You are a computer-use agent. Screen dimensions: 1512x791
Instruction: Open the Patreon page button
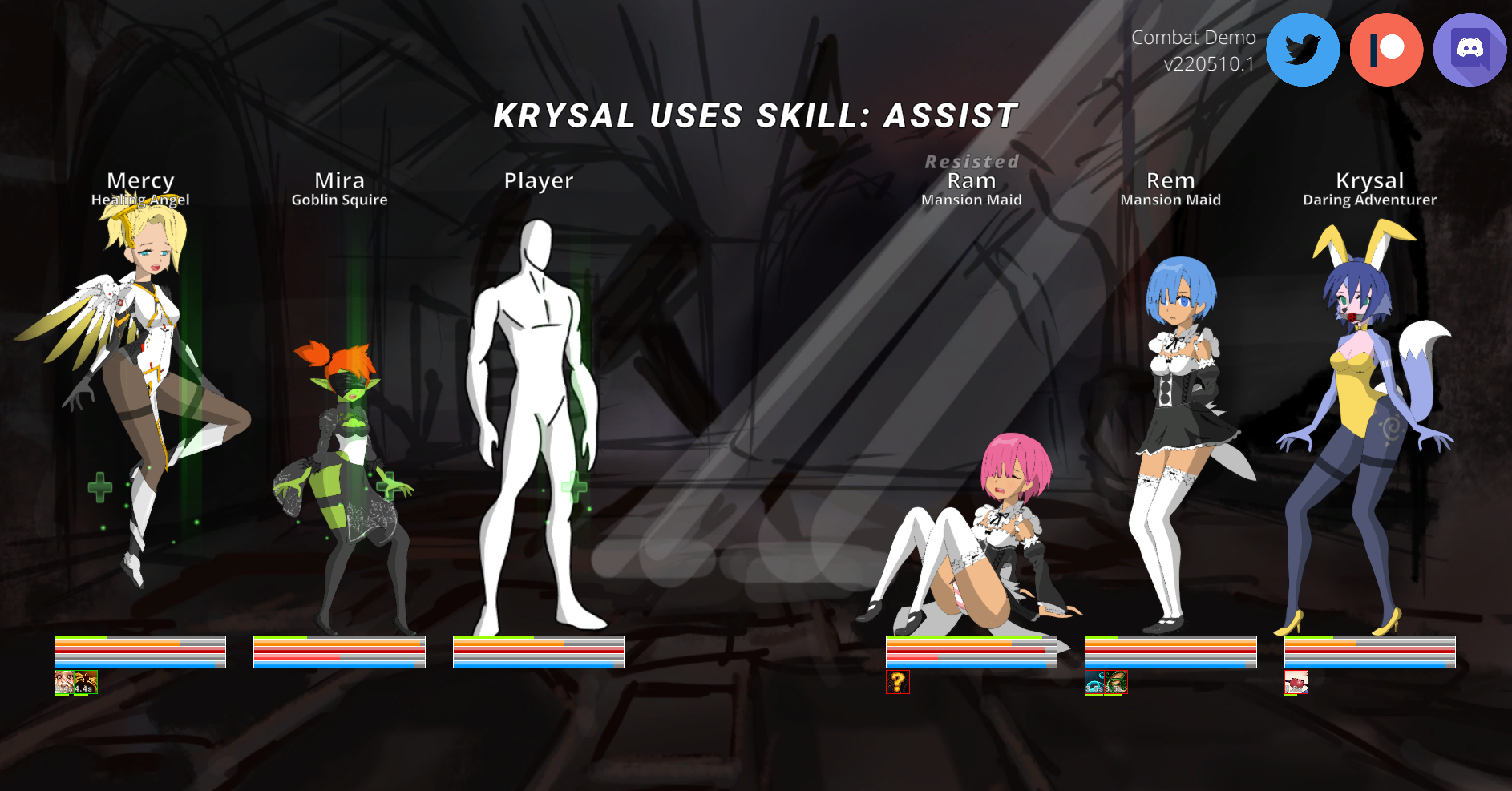[x=1386, y=50]
